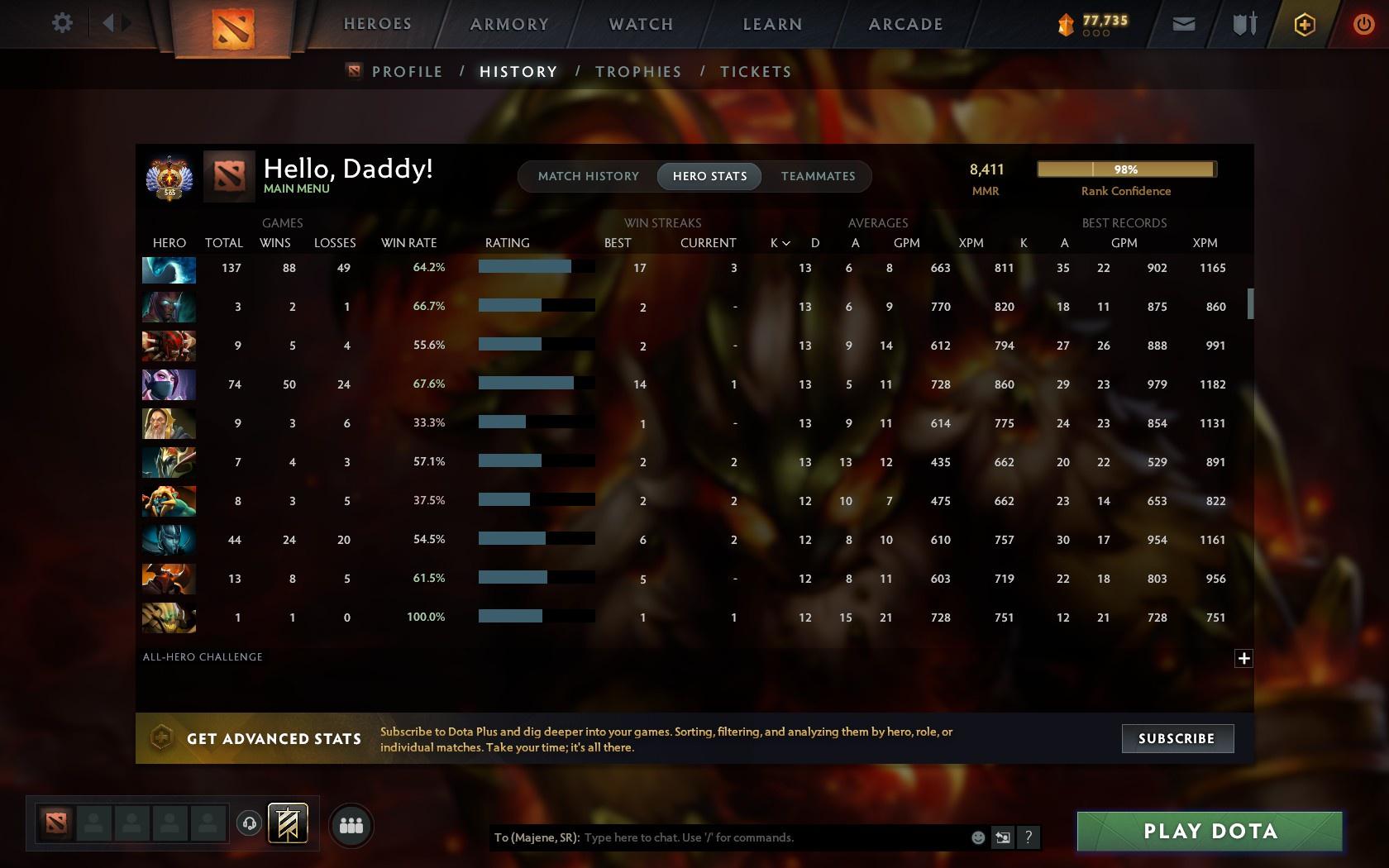Viewport: 1389px width, 868px height.
Task: Click the SUBSCRIBE button
Action: (1177, 738)
